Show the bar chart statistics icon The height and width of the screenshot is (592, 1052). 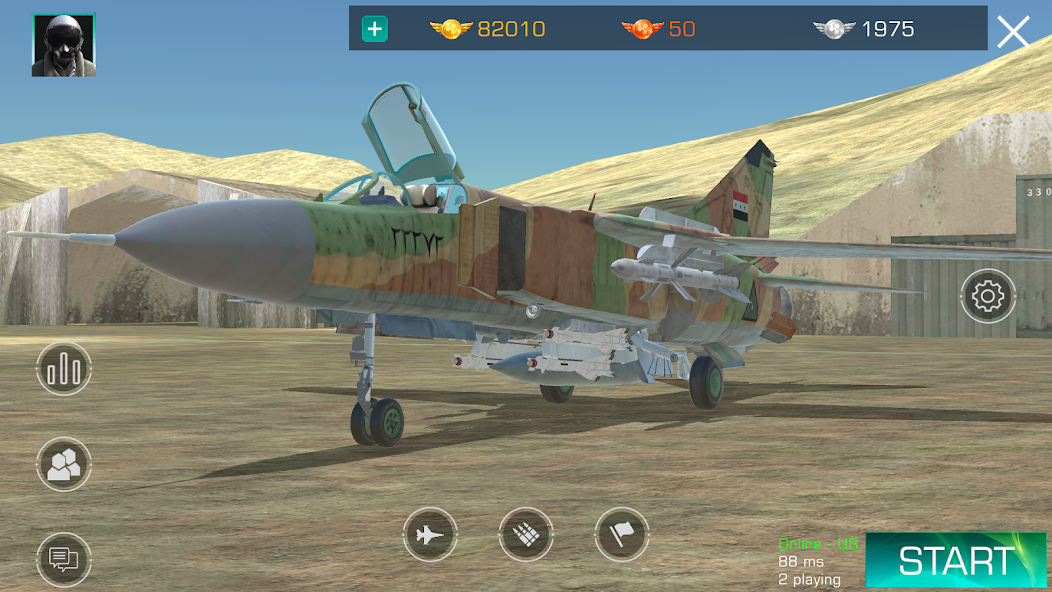[x=64, y=369]
